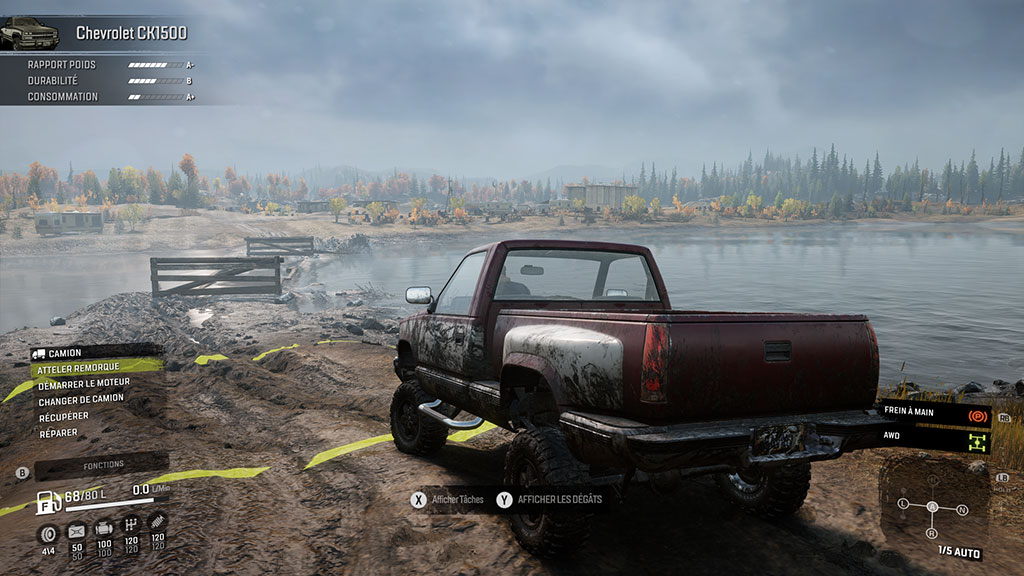Toggle the AWD drive mode
This screenshot has height=576, width=1024.
tap(935, 437)
